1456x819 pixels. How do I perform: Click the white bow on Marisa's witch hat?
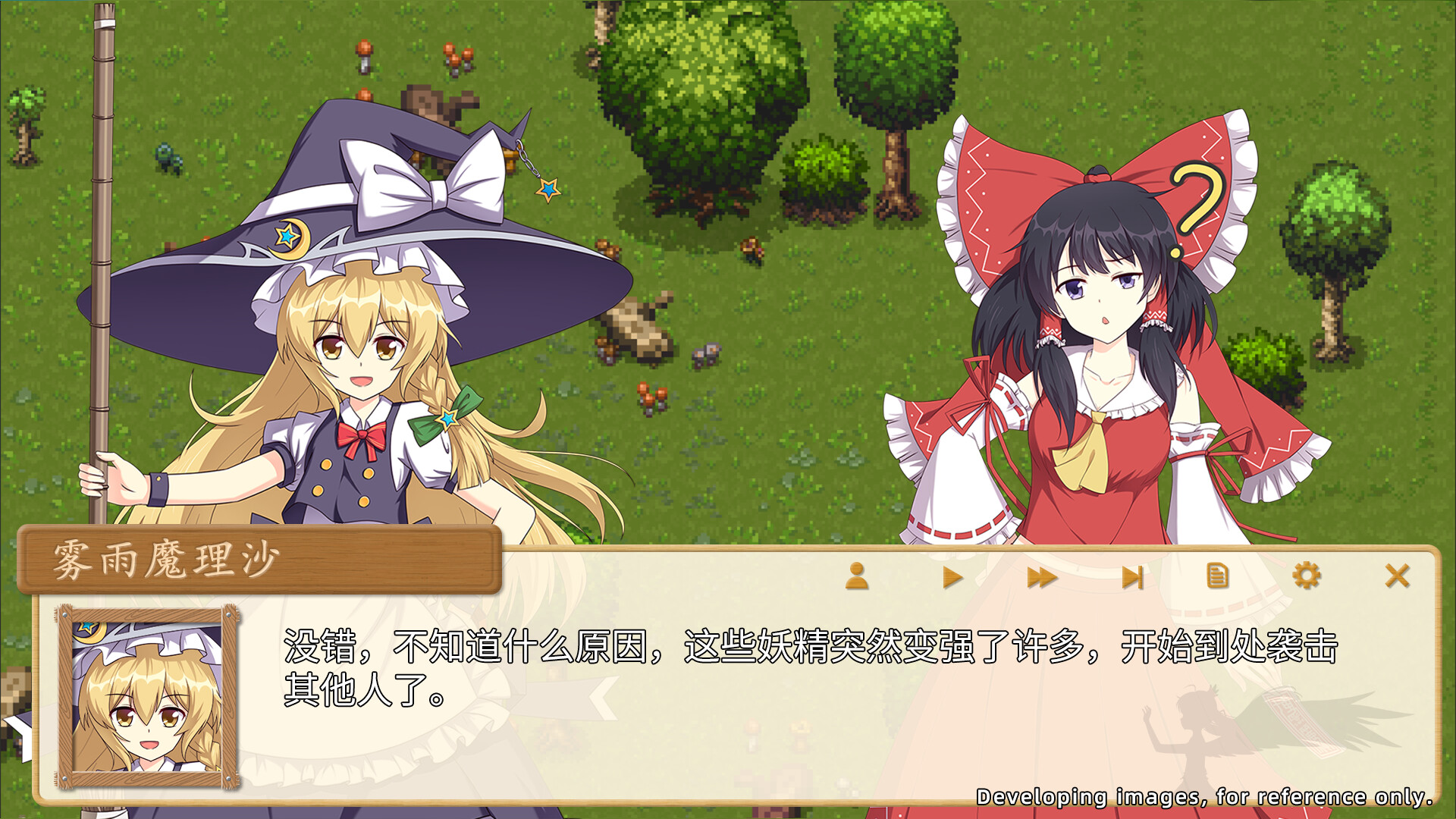425,182
